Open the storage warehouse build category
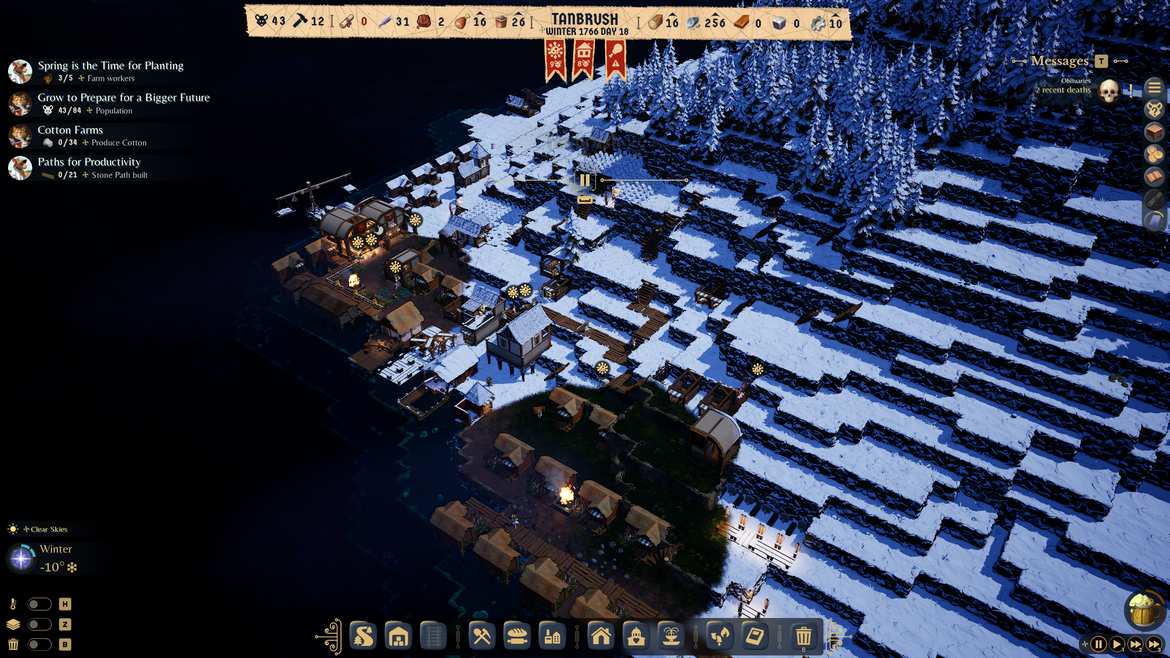 398,635
